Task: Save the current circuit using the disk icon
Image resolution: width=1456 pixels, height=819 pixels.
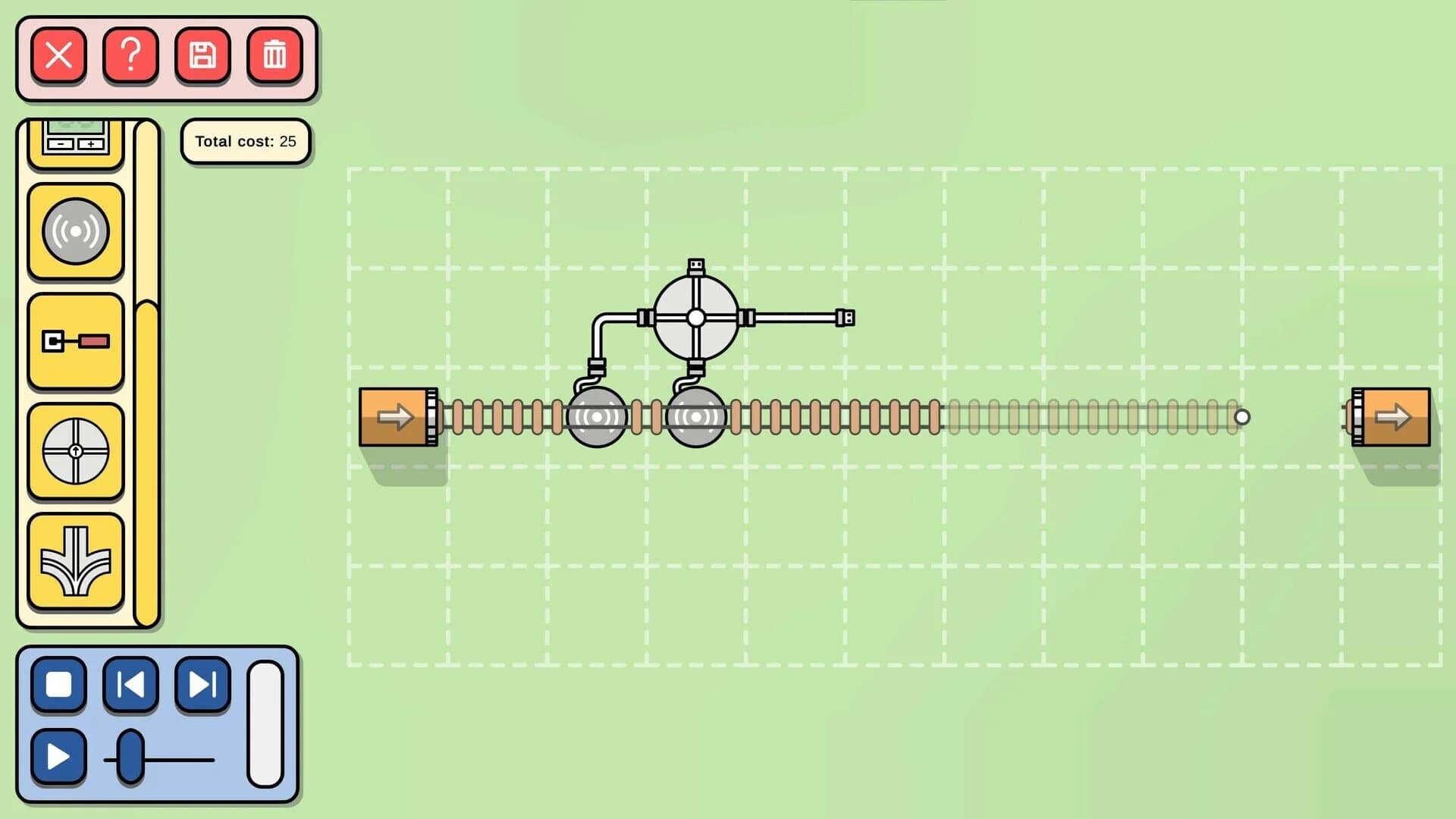Action: tap(202, 55)
